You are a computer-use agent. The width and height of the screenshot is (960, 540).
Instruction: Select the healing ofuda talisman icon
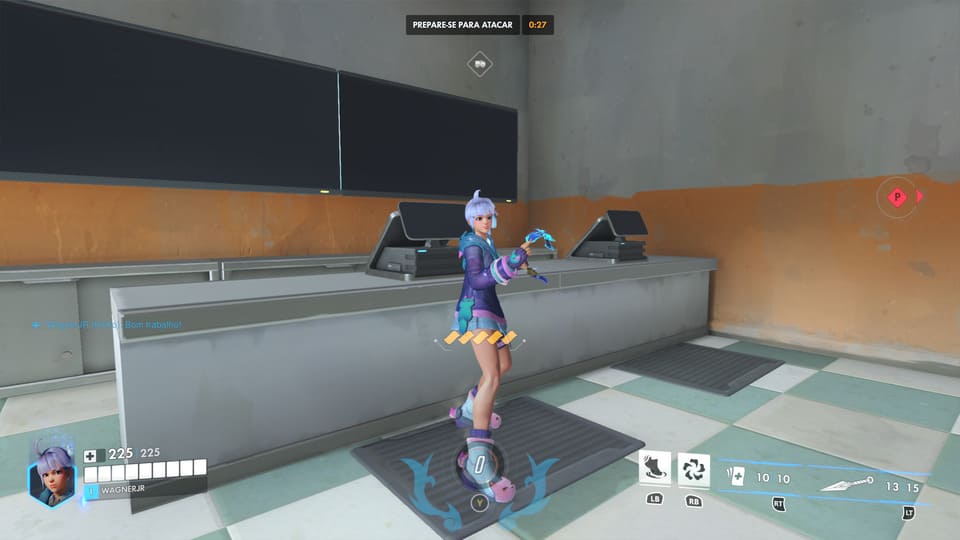(x=737, y=477)
